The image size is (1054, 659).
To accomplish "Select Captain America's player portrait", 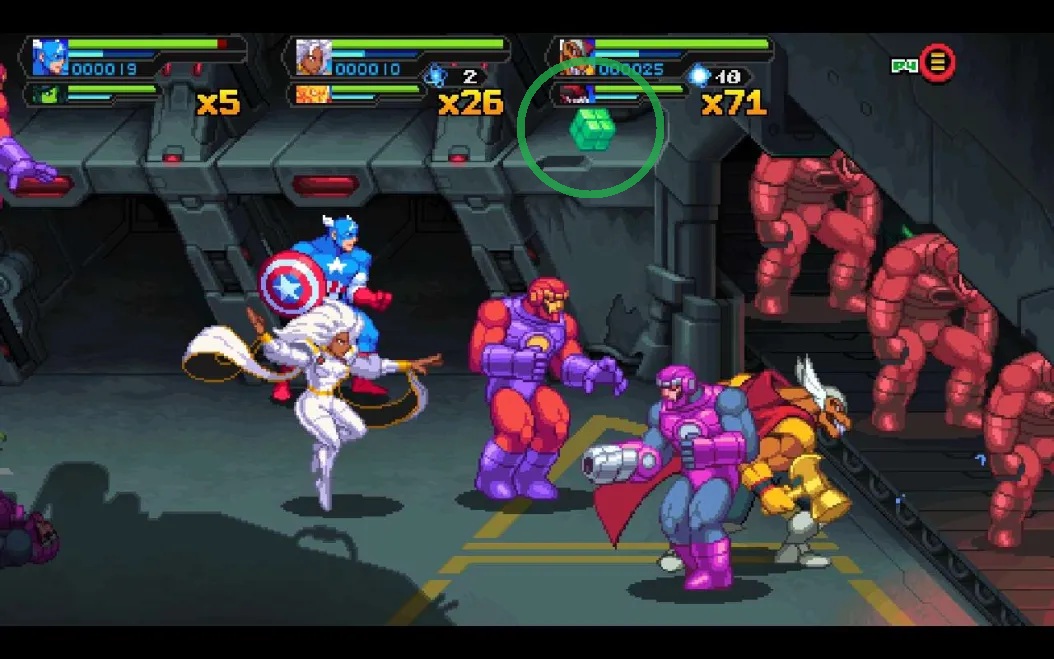I will [x=48, y=58].
